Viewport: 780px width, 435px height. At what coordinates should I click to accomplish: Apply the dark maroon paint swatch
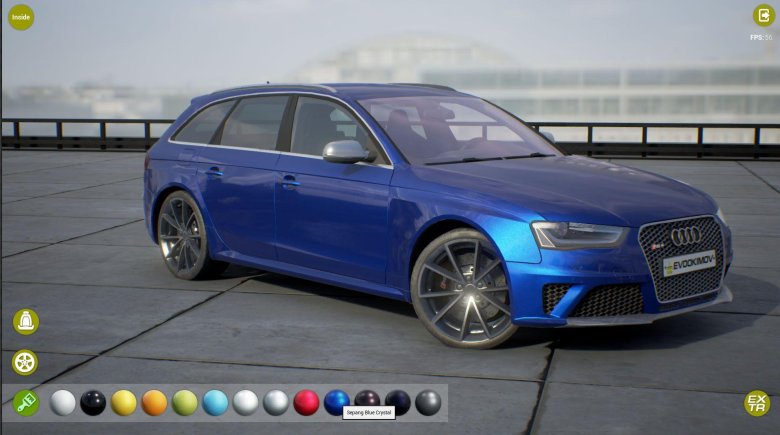(x=367, y=400)
